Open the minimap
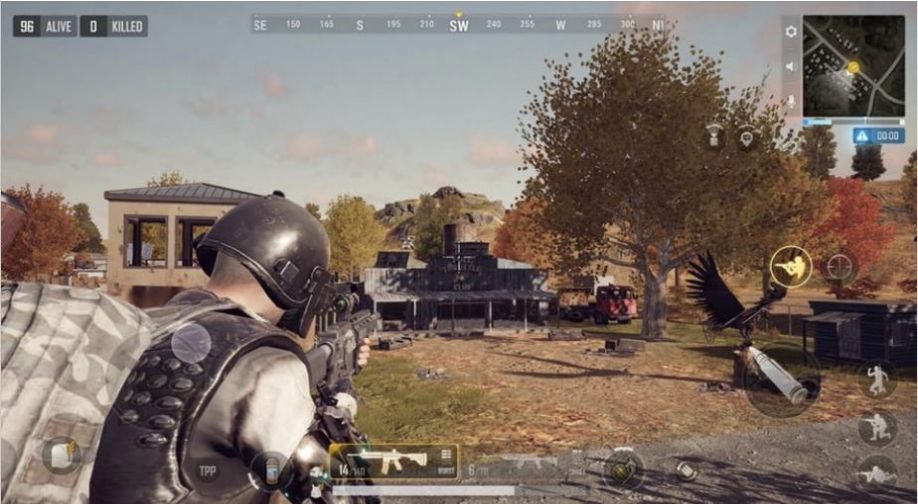Viewport: 918px width, 504px height. coord(853,66)
